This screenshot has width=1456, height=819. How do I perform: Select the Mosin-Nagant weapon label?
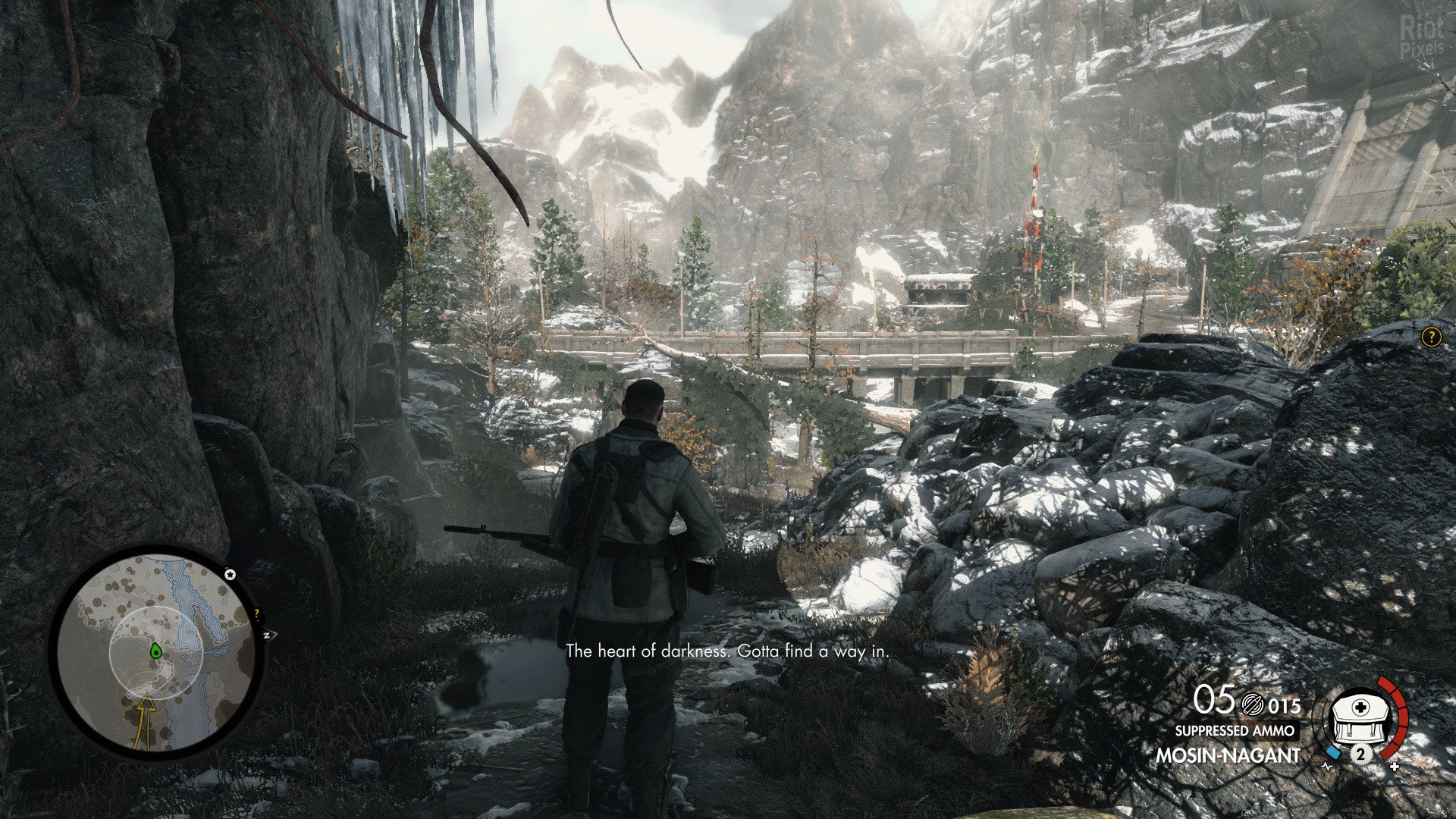coord(1228,755)
